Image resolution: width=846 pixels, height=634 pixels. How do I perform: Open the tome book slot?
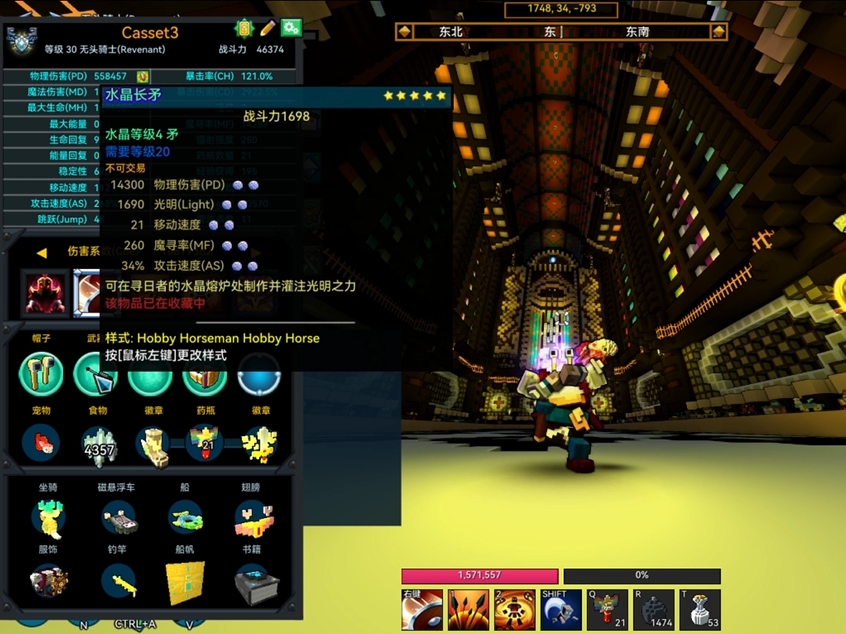pos(251,581)
